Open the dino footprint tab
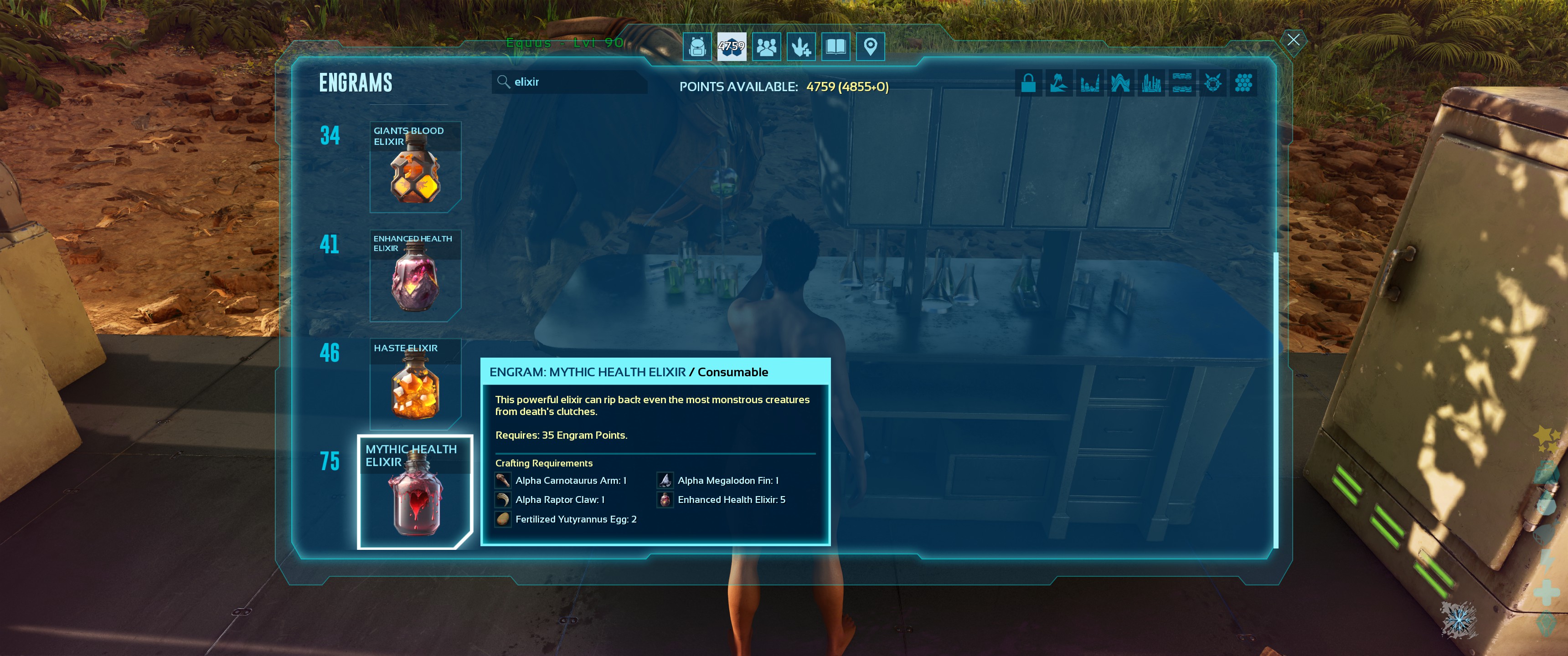The width and height of the screenshot is (1568, 656). click(801, 47)
